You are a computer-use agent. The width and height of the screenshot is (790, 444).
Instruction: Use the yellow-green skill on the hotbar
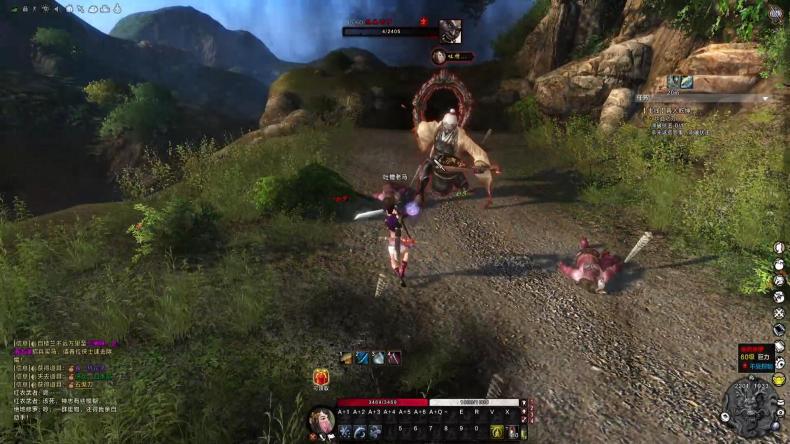[496, 431]
